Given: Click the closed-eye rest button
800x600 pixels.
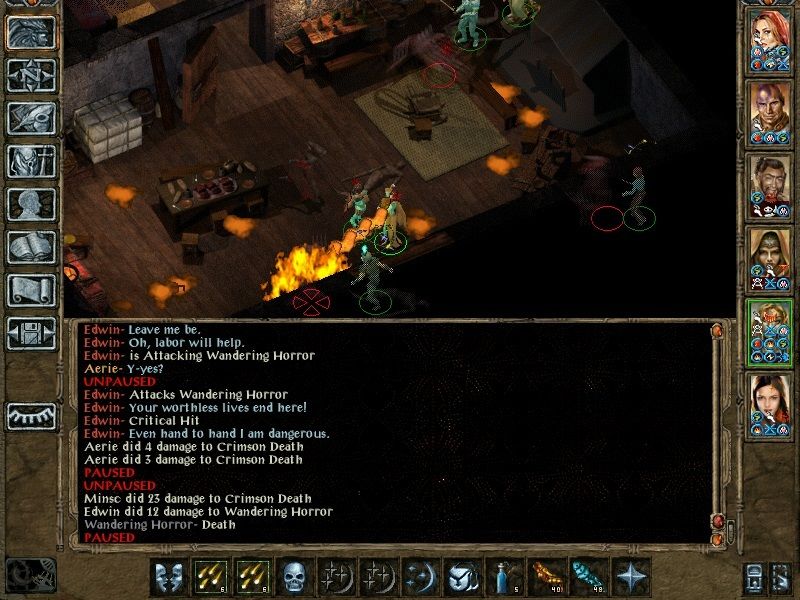Looking at the screenshot, I should point(32,415).
